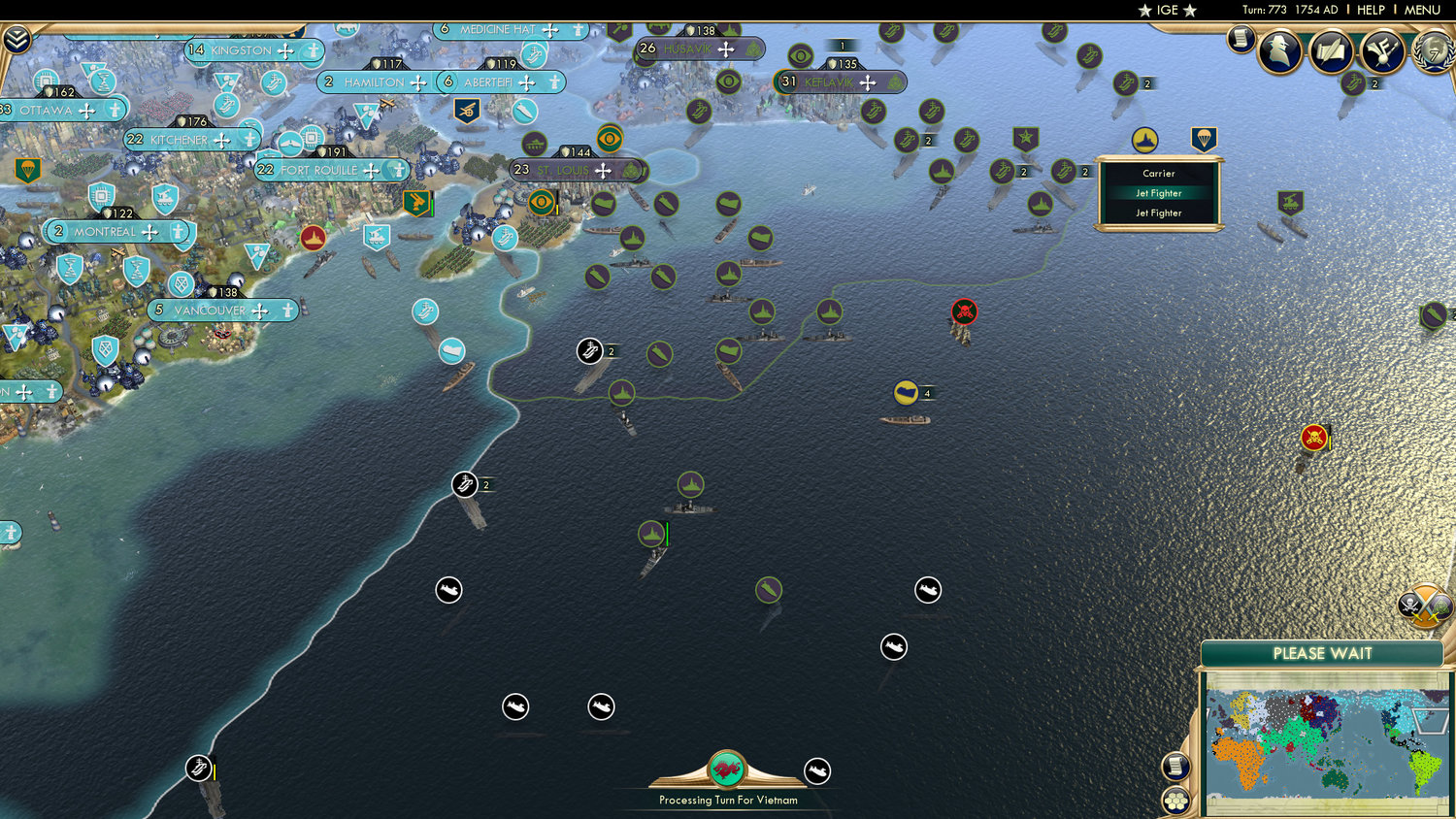
Task: Toggle strategic view with the crossed-swords minimap icon
Action: [1424, 605]
